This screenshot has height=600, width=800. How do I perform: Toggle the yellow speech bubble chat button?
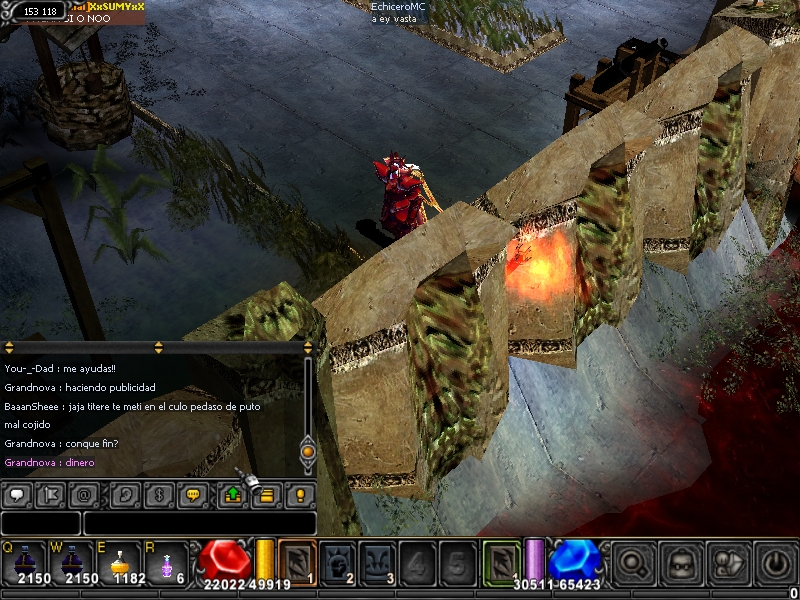point(194,494)
